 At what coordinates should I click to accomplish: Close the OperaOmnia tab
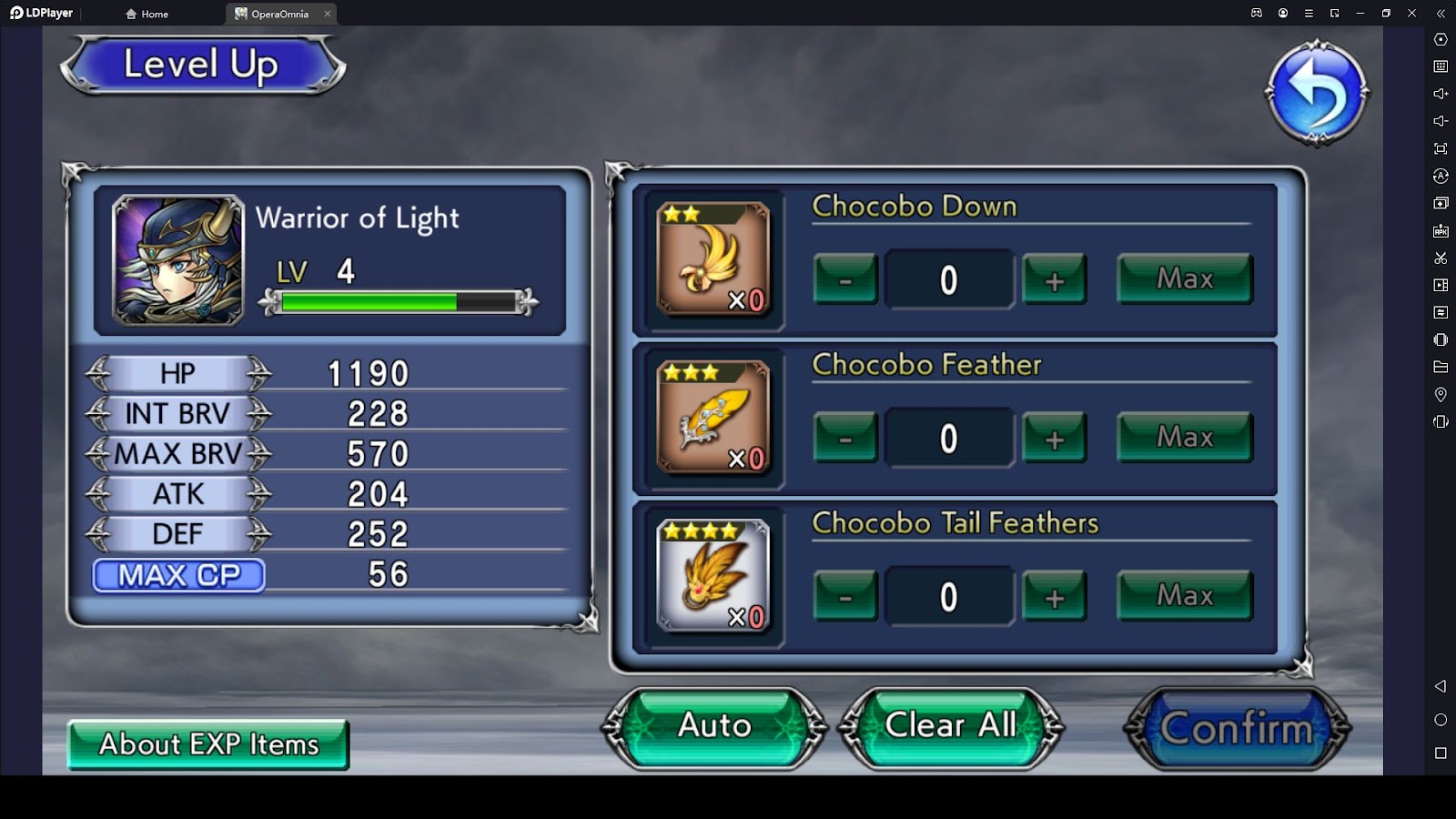[328, 14]
